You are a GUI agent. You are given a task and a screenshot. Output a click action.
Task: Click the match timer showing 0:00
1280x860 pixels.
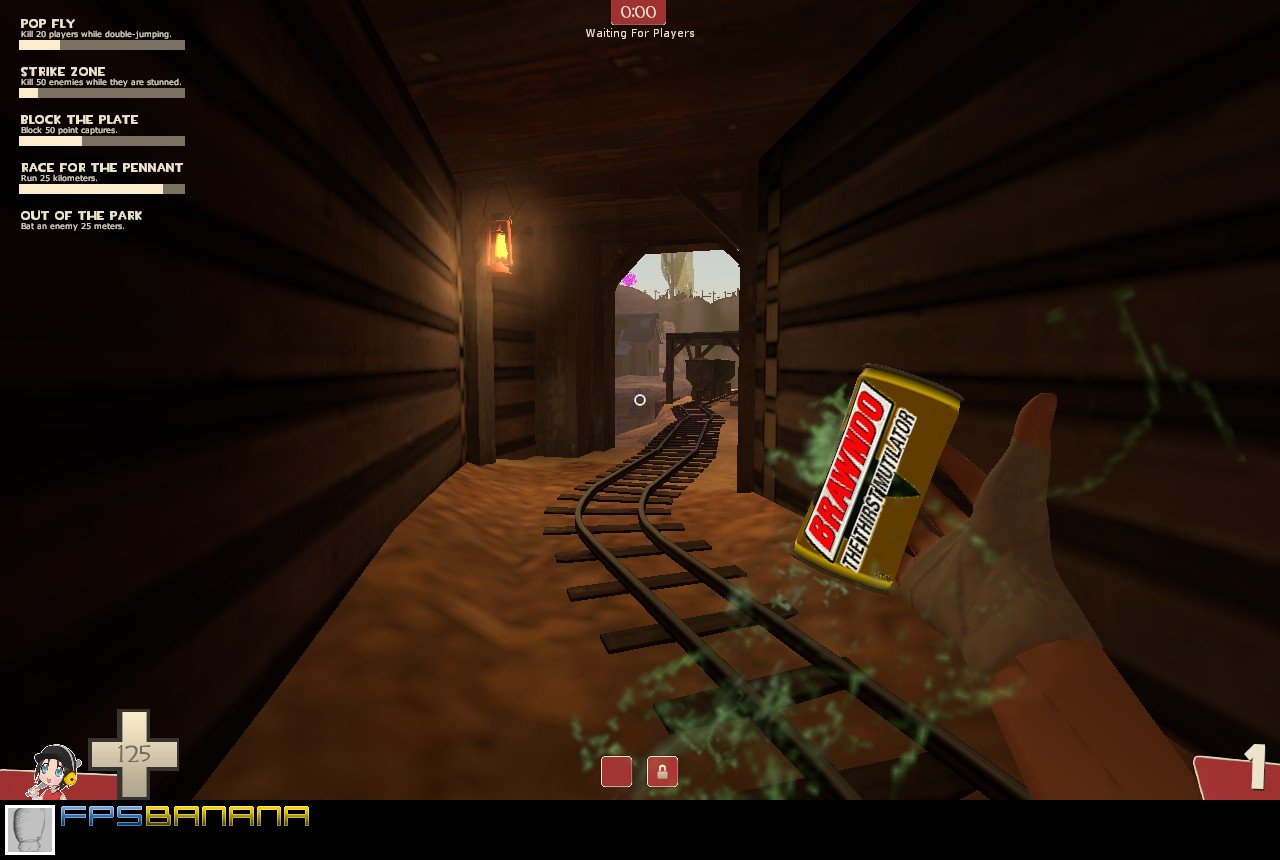pyautogui.click(x=638, y=13)
